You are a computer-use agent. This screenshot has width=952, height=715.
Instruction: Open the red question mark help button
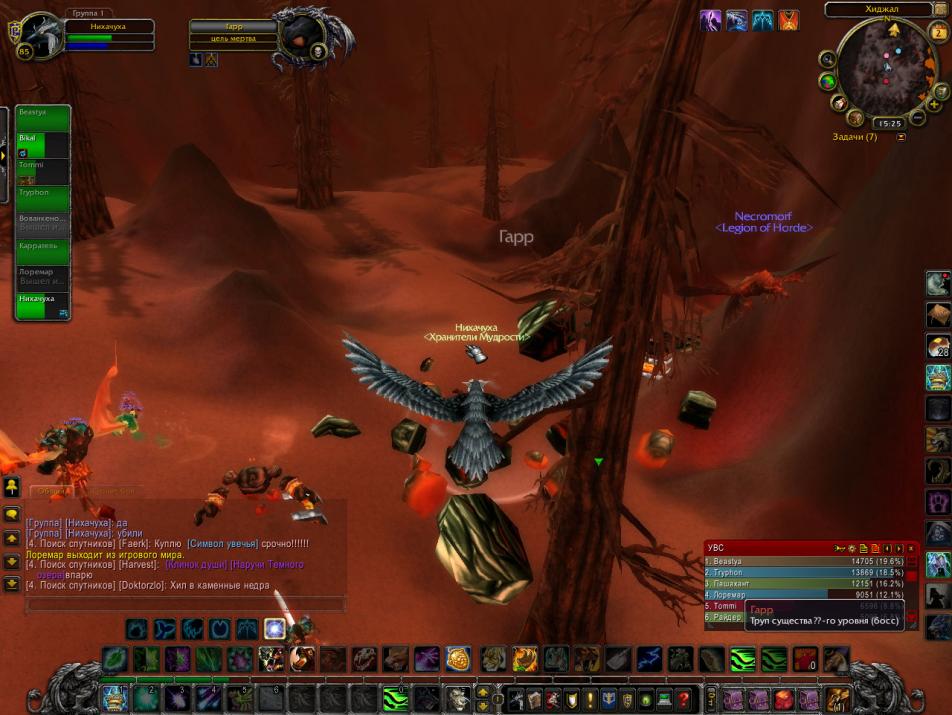[684, 698]
